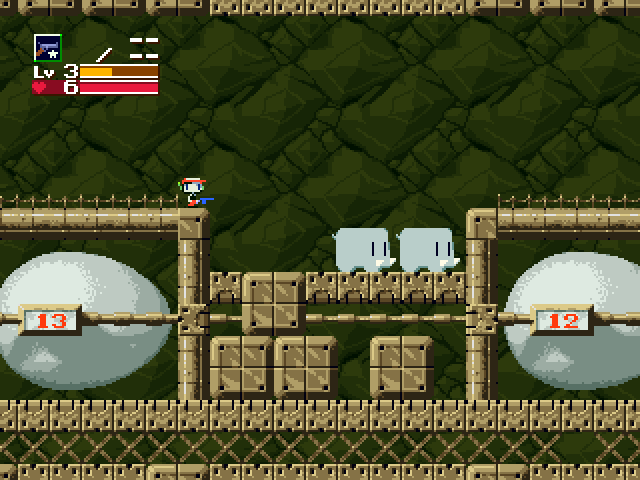This screenshot has height=480, width=640.
Task: Select the equipped Polar Star weapon icon
Action: click(47, 47)
